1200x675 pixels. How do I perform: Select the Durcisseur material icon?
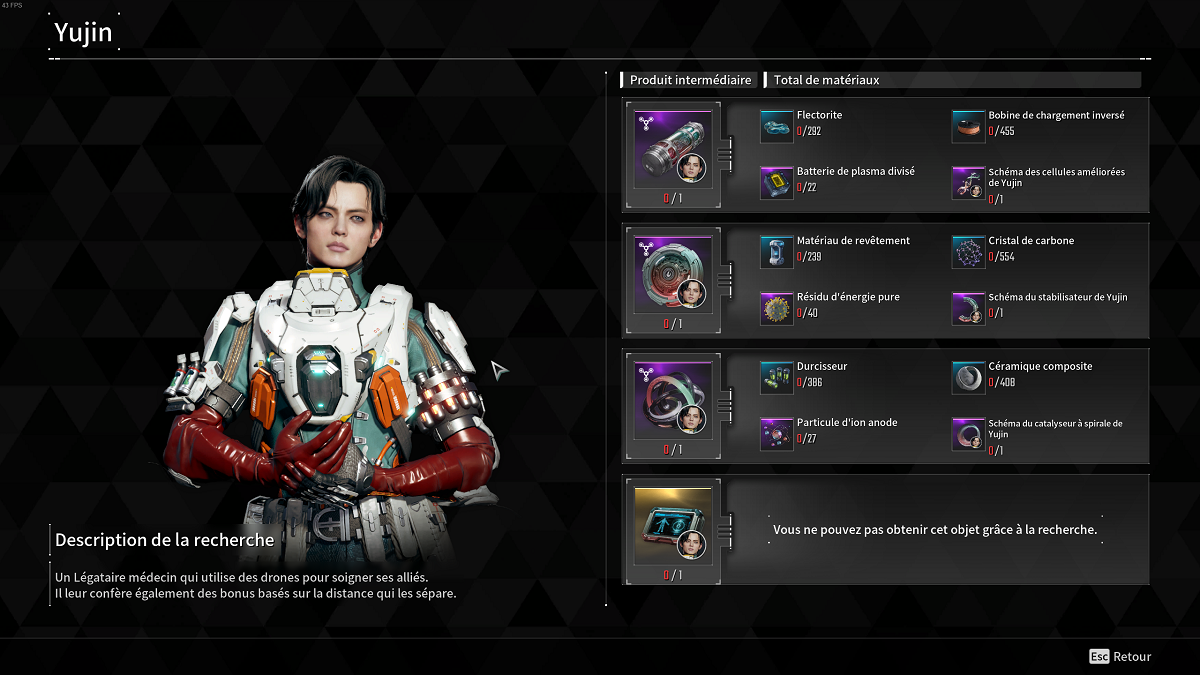coord(776,376)
